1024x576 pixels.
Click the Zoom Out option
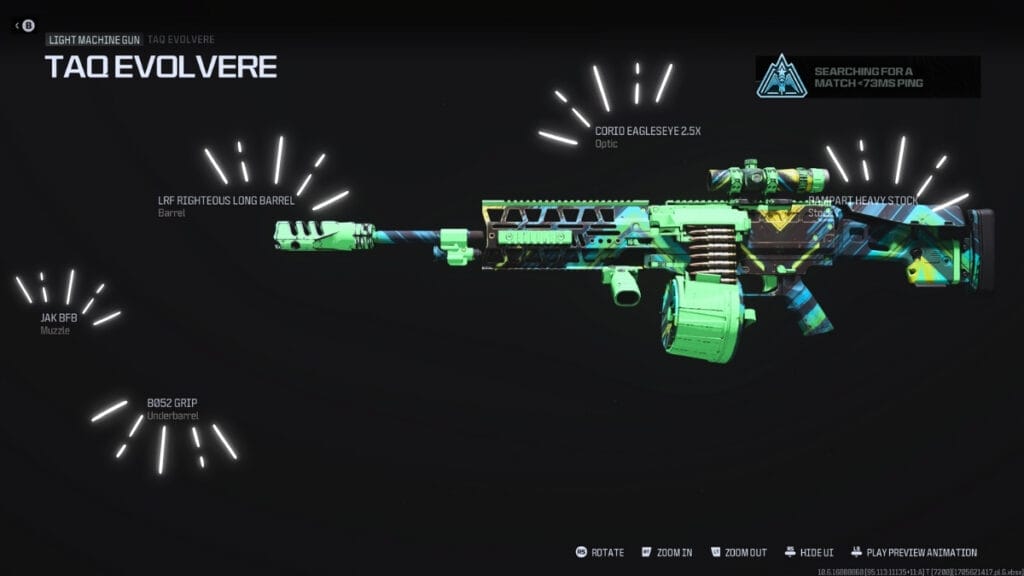(x=738, y=552)
